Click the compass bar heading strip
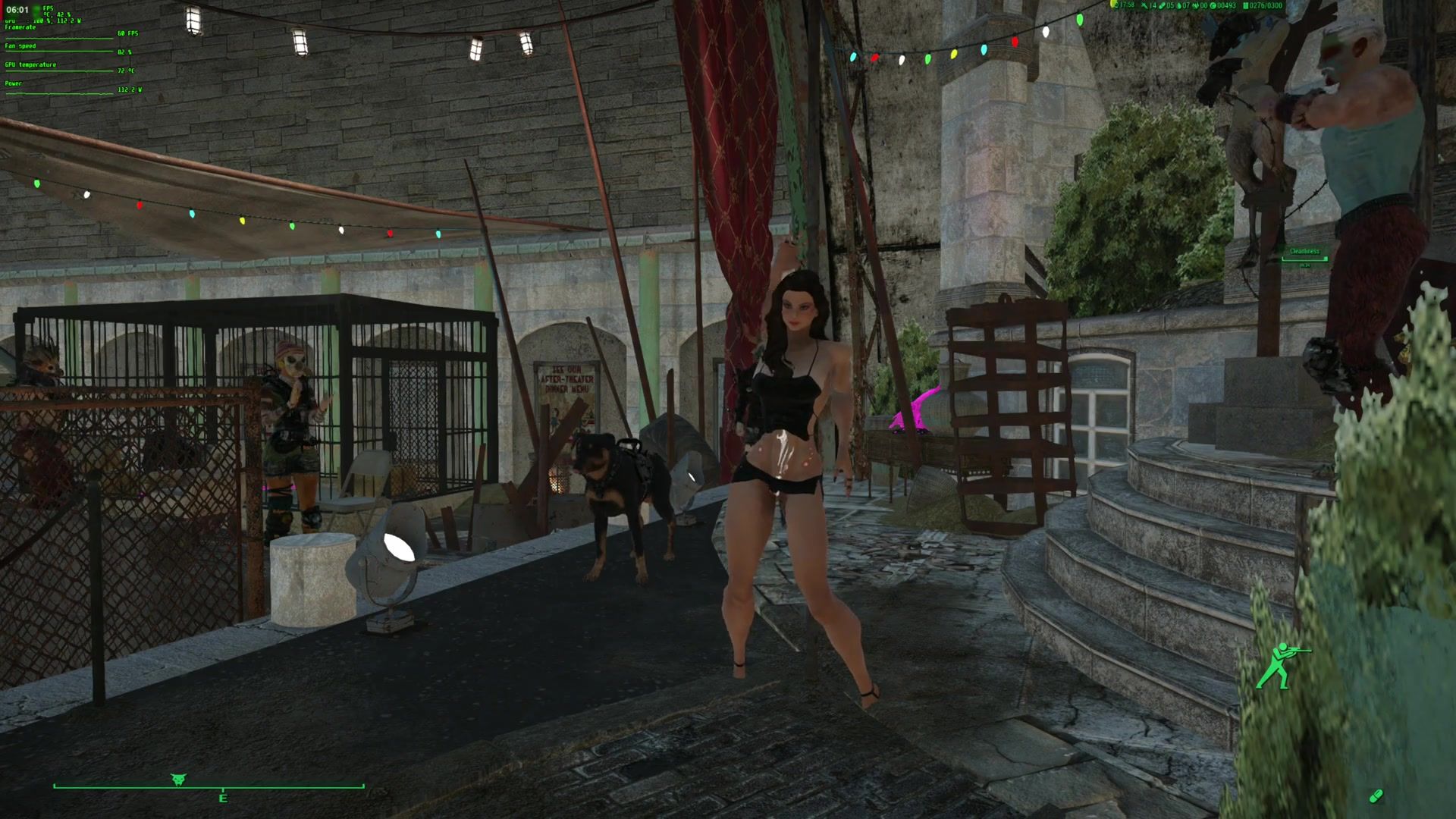The width and height of the screenshot is (1456, 819). (x=209, y=786)
